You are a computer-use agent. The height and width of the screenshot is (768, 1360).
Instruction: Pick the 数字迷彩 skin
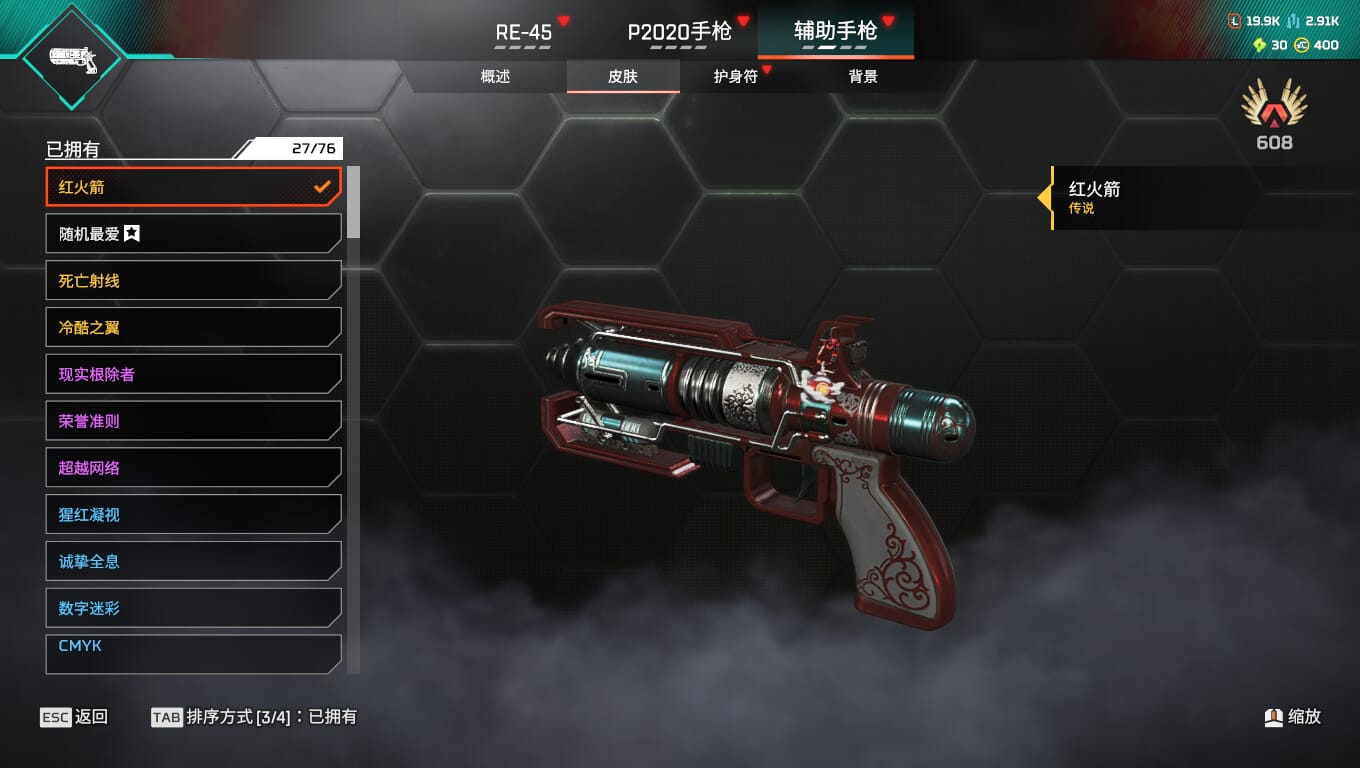(193, 608)
